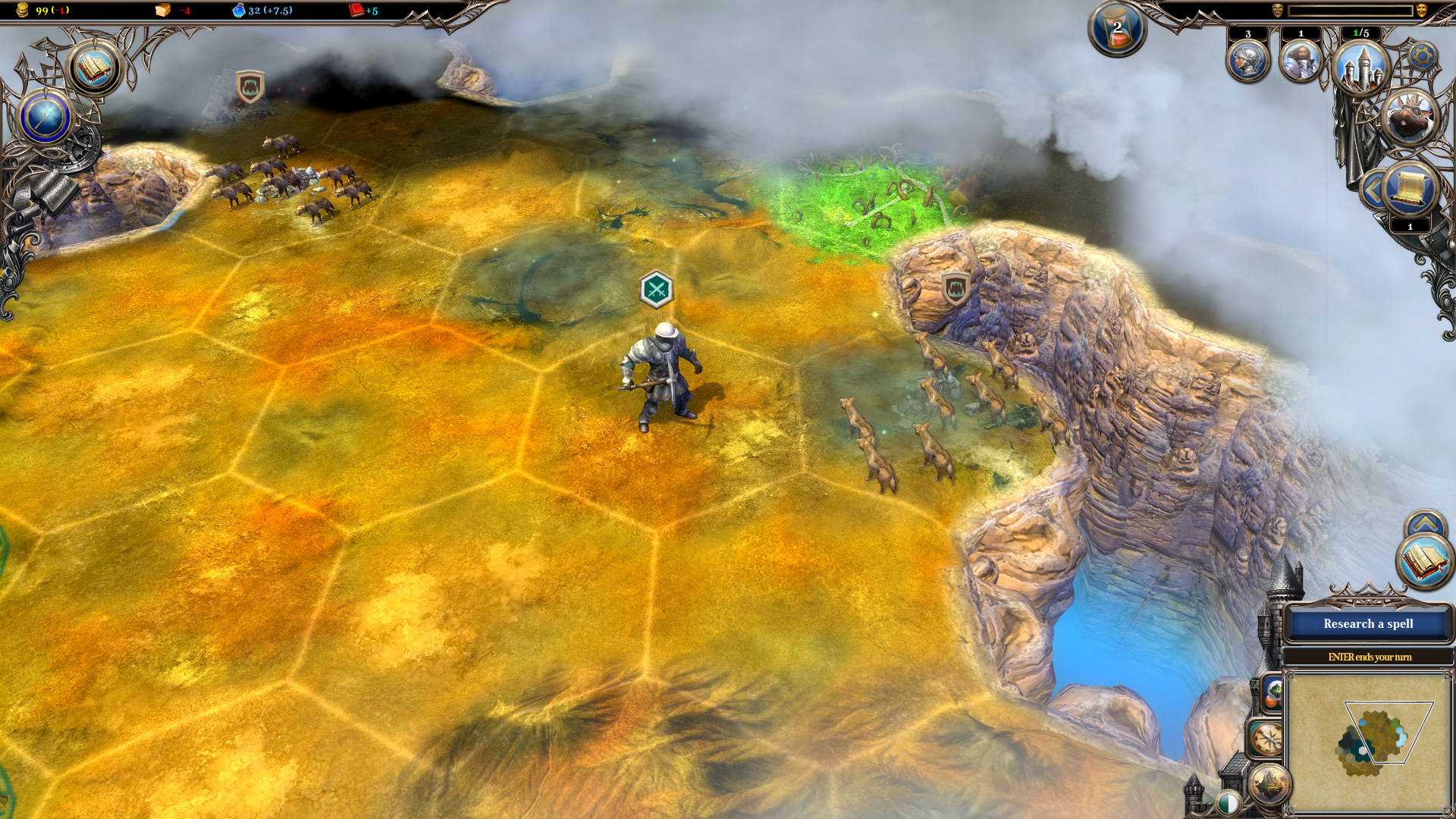Open the cities panel via the castle icon
This screenshot has height=819, width=1456.
click(x=1362, y=65)
